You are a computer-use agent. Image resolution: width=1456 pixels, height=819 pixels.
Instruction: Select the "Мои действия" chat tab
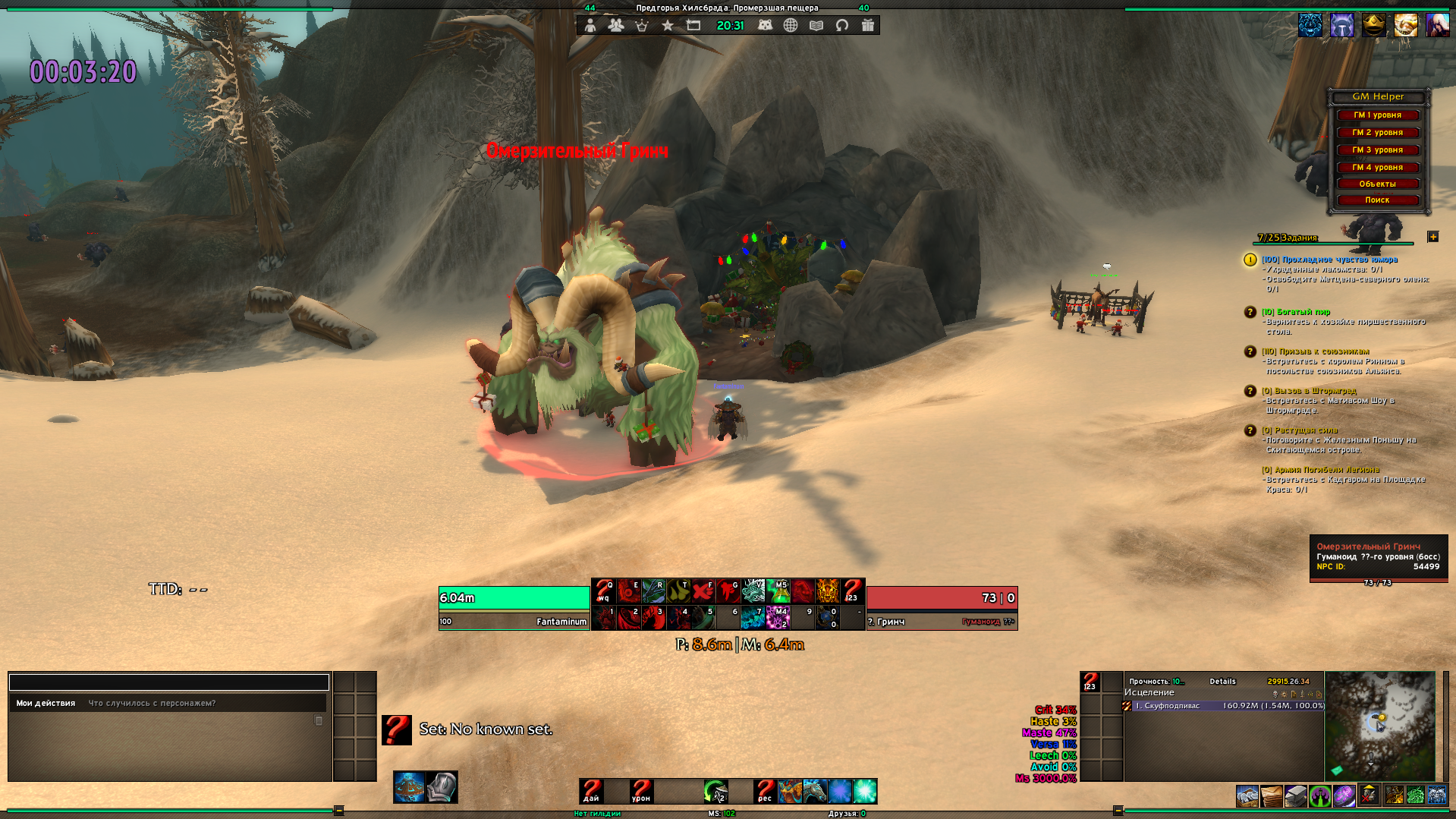[x=46, y=704]
